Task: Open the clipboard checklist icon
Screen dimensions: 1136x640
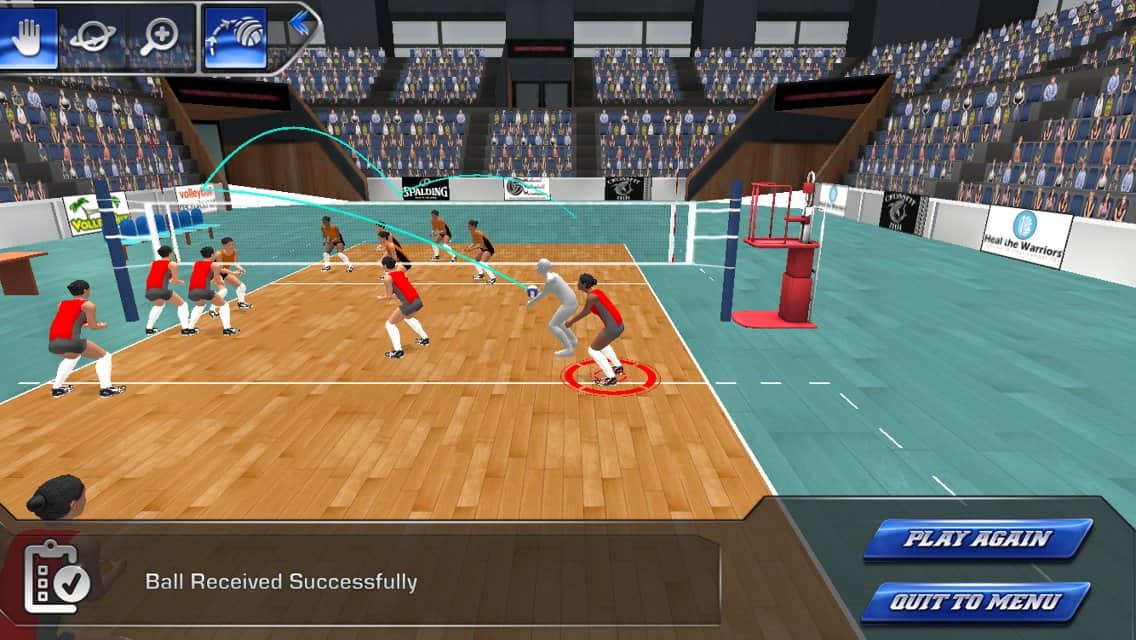Action: coord(56,578)
